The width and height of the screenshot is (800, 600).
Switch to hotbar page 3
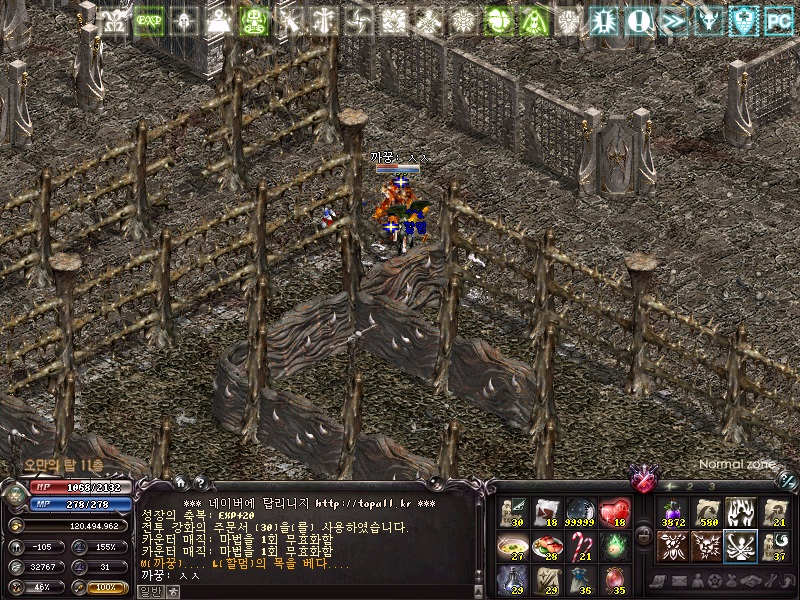pyautogui.click(x=711, y=486)
